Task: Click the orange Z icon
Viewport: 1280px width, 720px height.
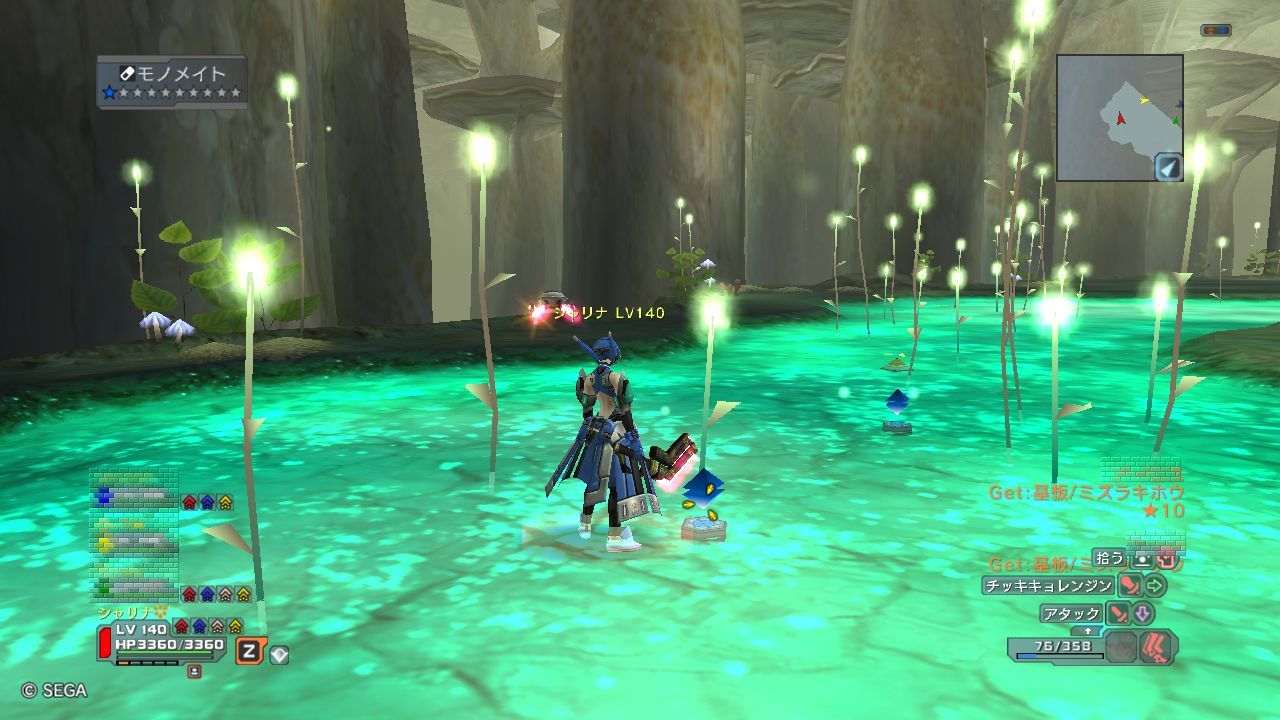Action: [249, 652]
